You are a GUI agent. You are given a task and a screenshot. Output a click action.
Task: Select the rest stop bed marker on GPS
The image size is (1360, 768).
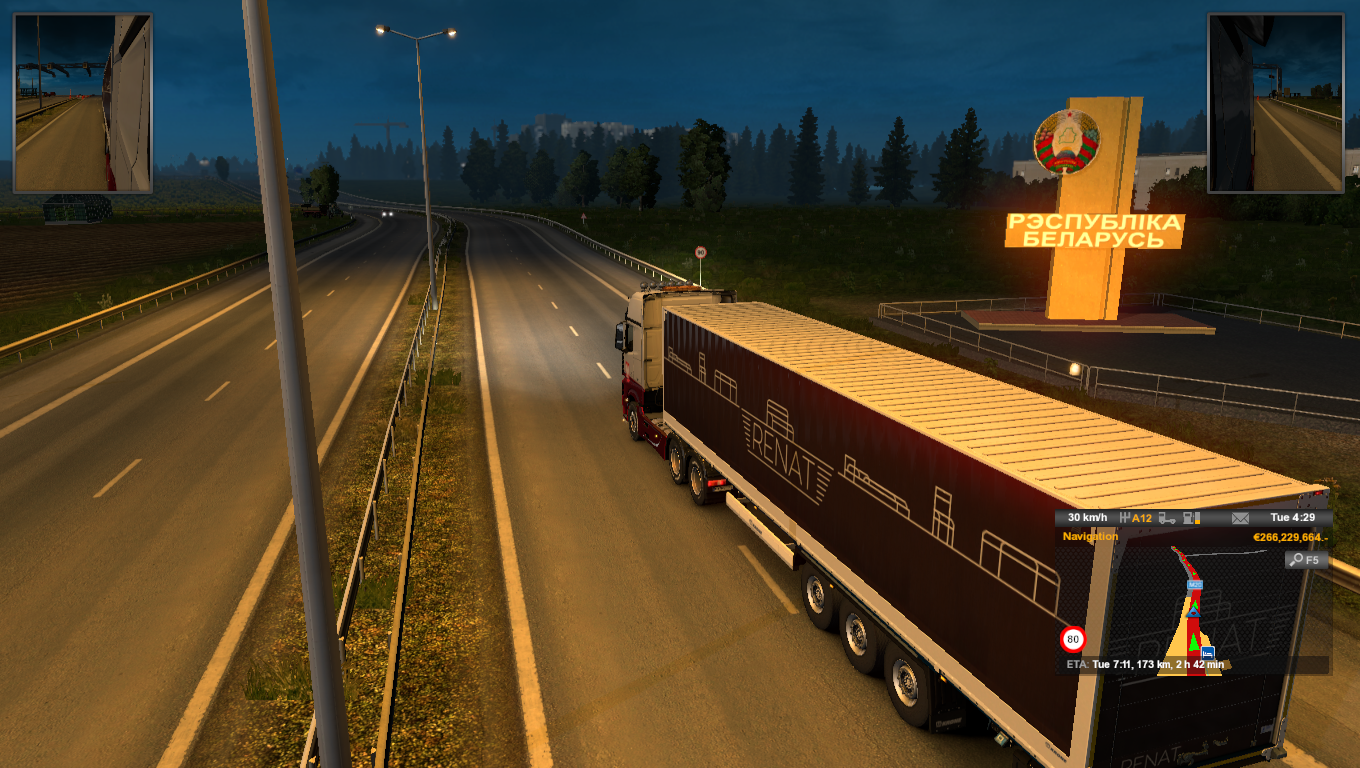pyautogui.click(x=1208, y=653)
